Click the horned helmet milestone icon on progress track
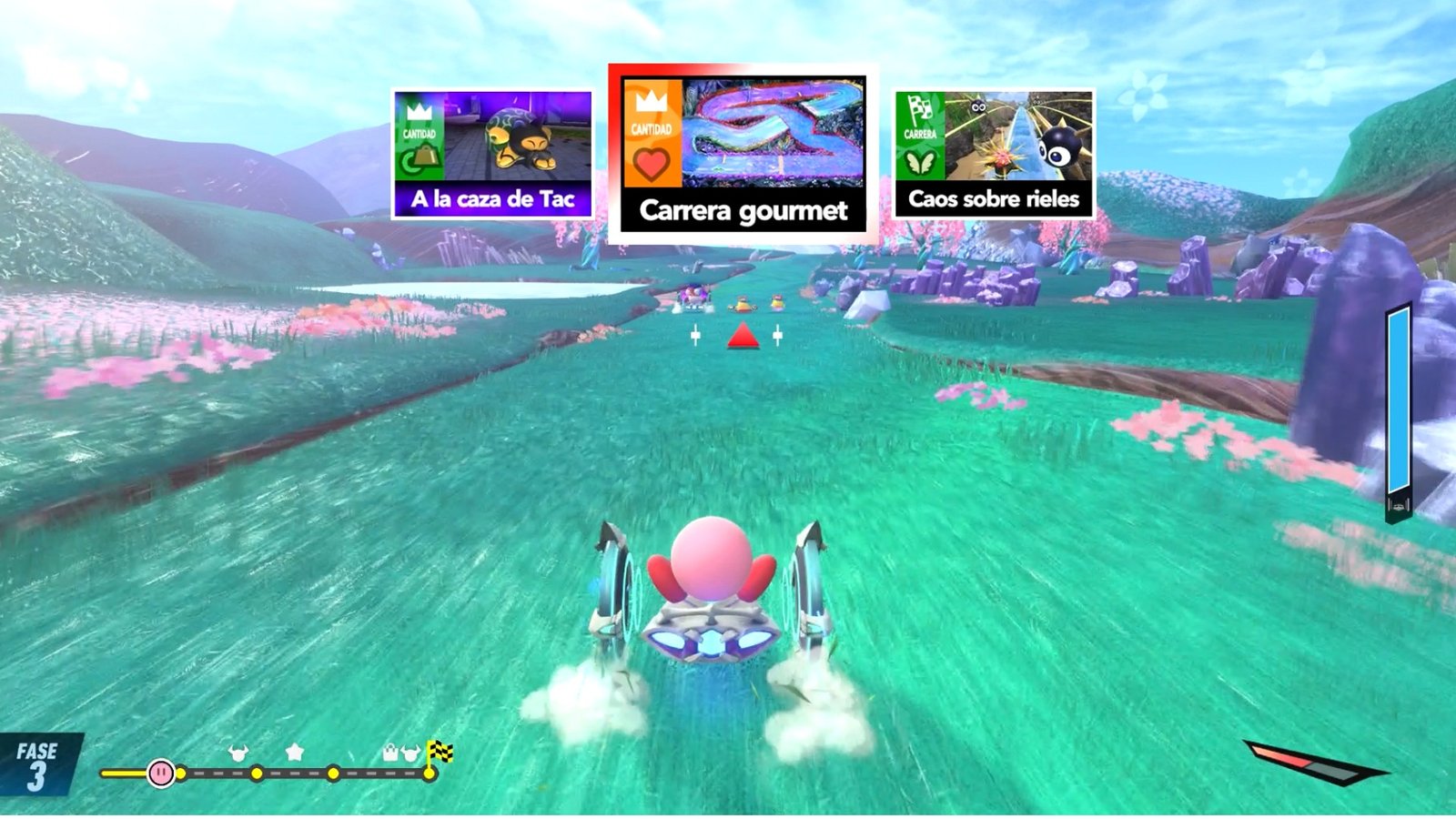The width and height of the screenshot is (1456, 819). click(239, 750)
